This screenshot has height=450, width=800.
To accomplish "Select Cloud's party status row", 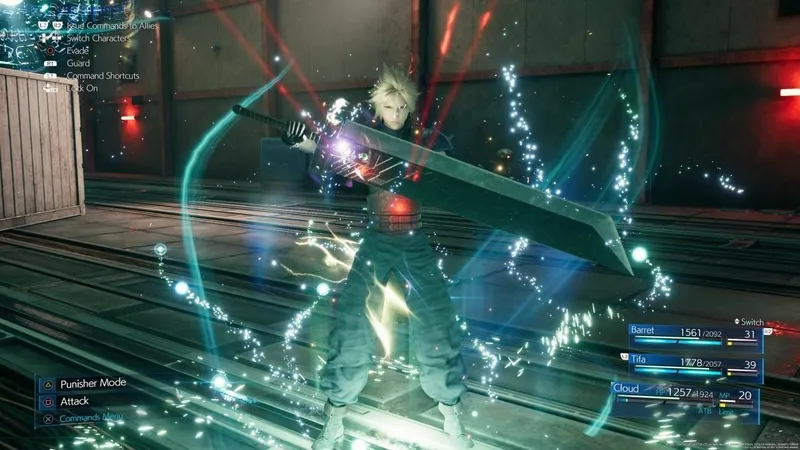I will click(x=685, y=397).
